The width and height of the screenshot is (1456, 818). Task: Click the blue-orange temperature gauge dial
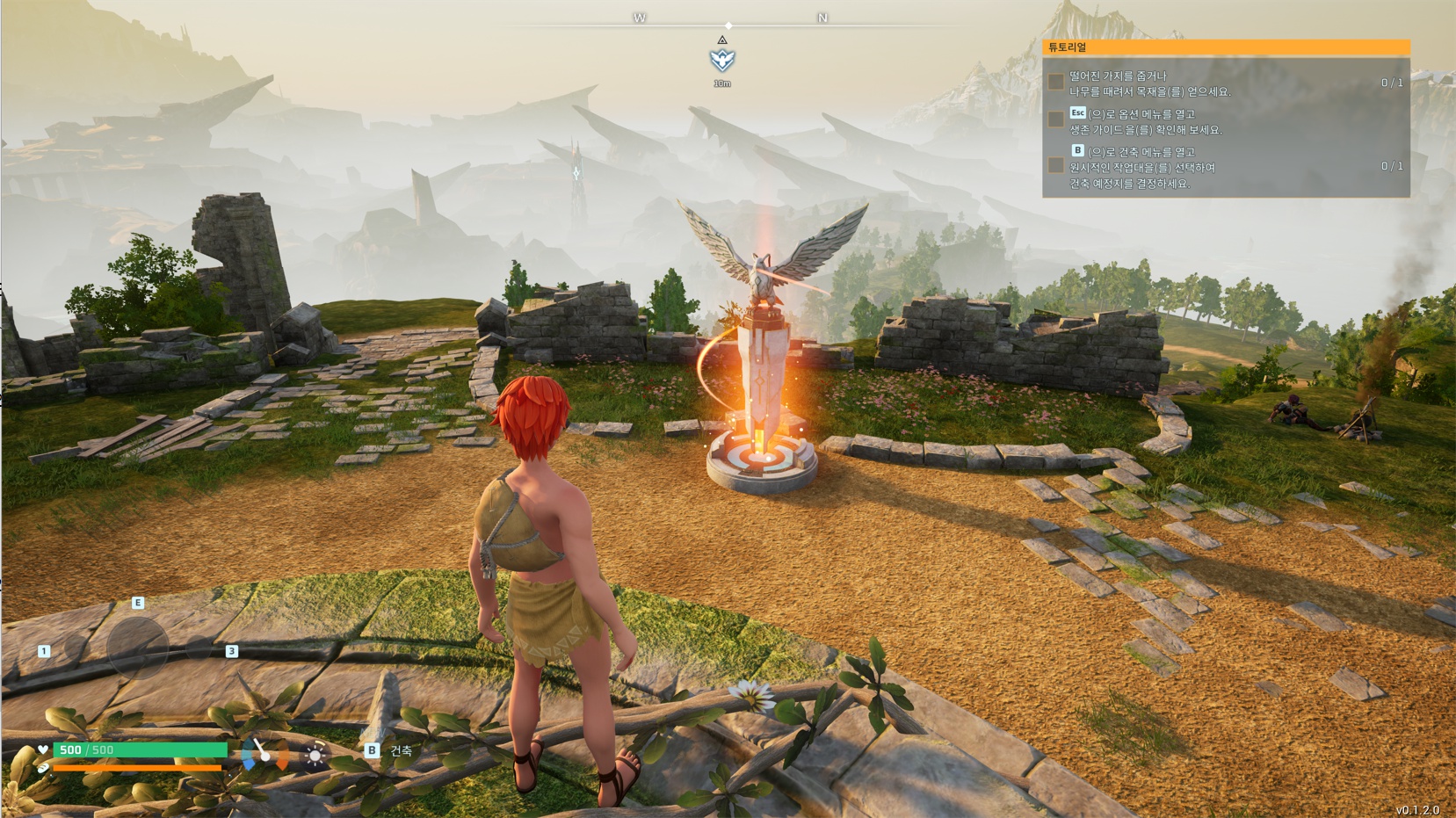pyautogui.click(x=264, y=754)
